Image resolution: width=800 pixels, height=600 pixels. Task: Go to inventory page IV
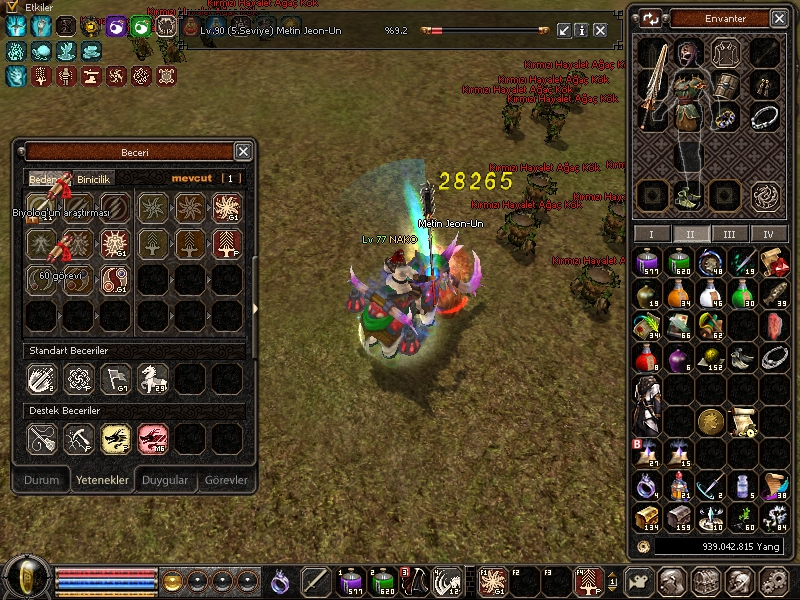pos(768,234)
